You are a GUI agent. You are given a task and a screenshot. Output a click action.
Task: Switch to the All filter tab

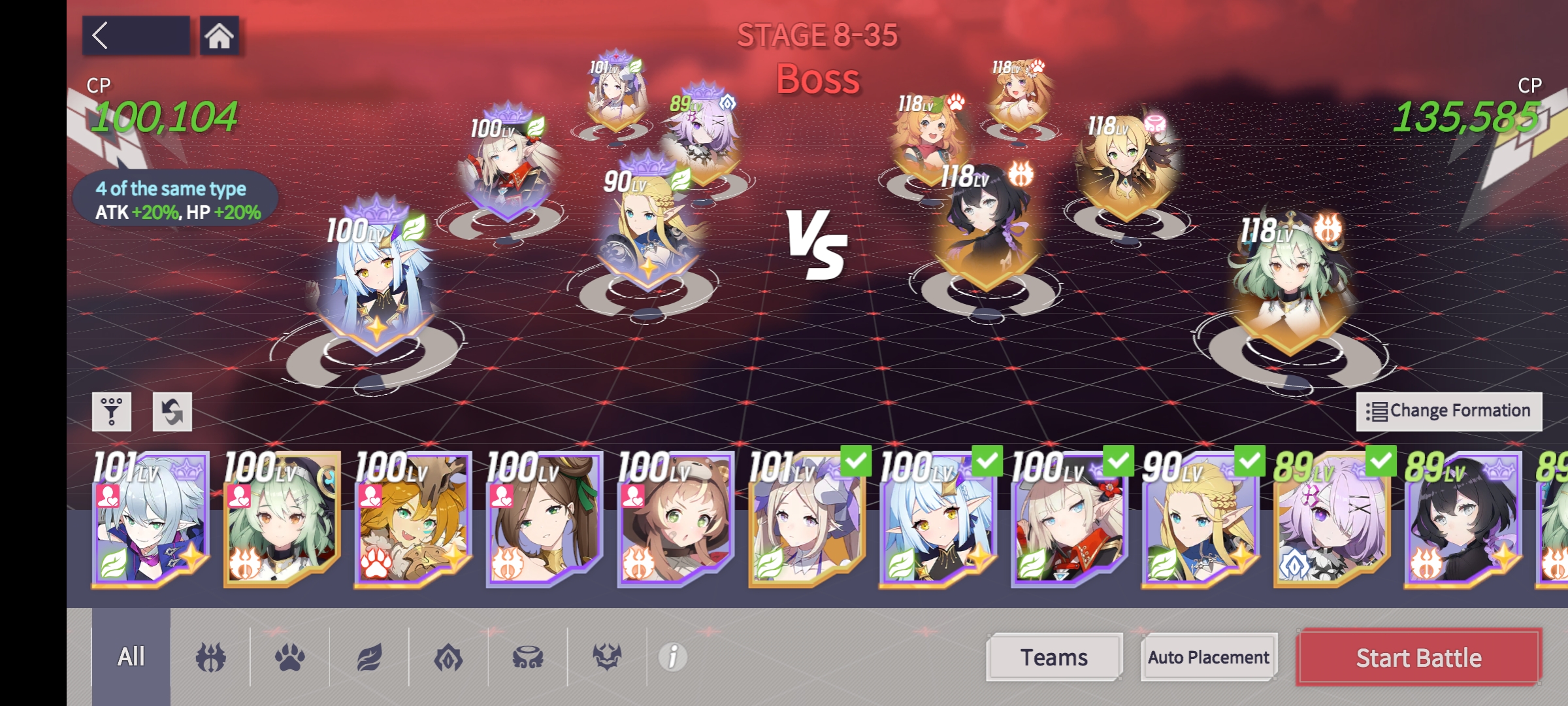pos(130,657)
